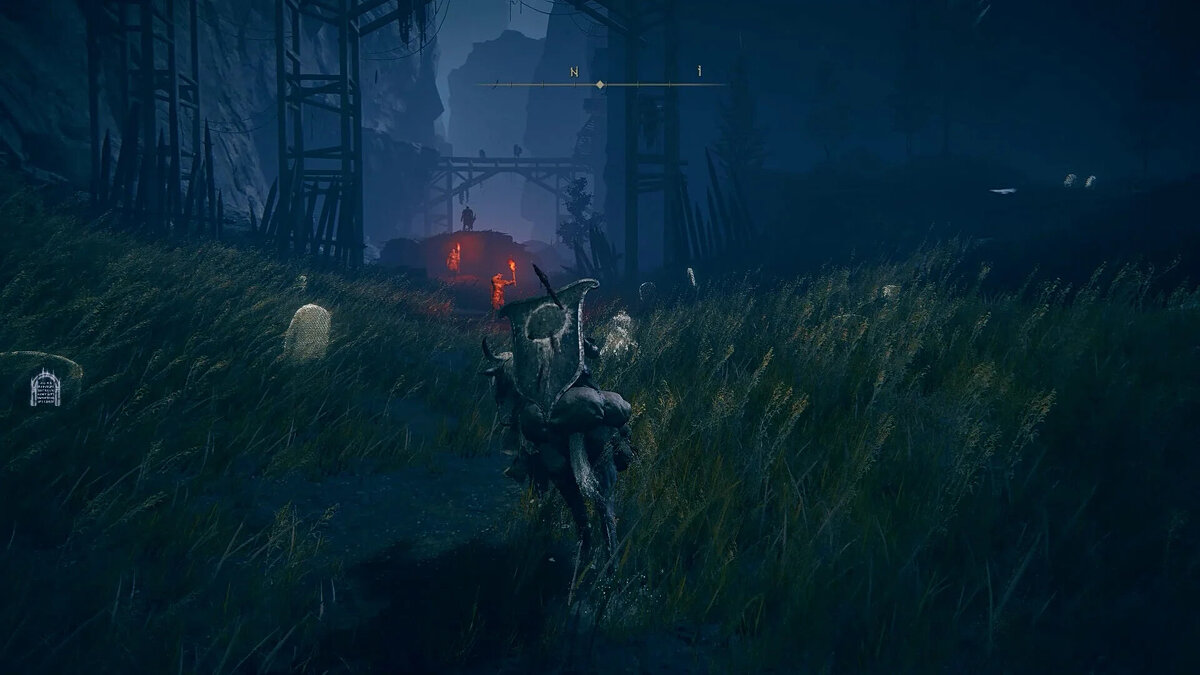Click the compass bar's diamond heading marker
1200x675 pixels.
(600, 85)
